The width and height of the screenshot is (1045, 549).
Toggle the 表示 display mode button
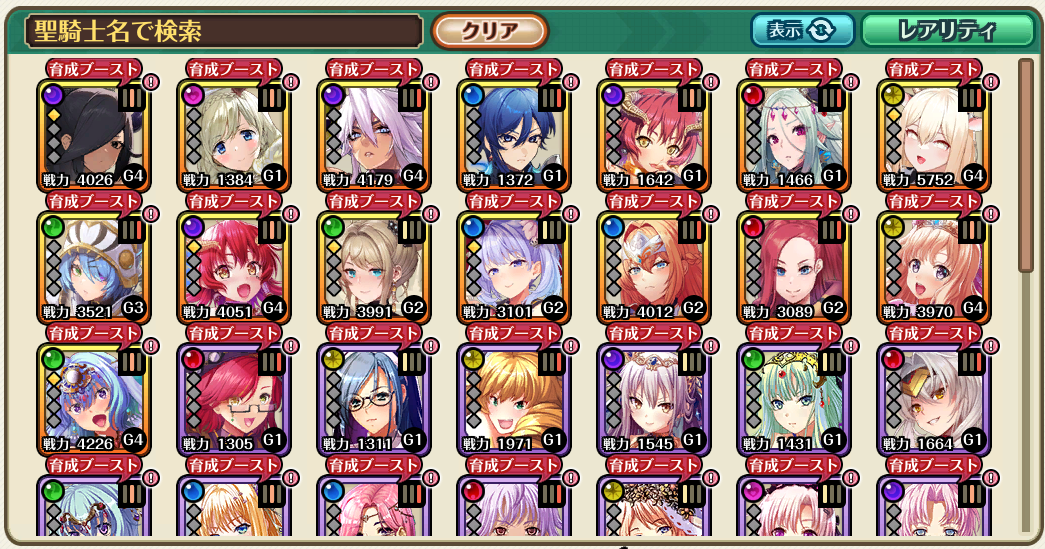click(802, 30)
